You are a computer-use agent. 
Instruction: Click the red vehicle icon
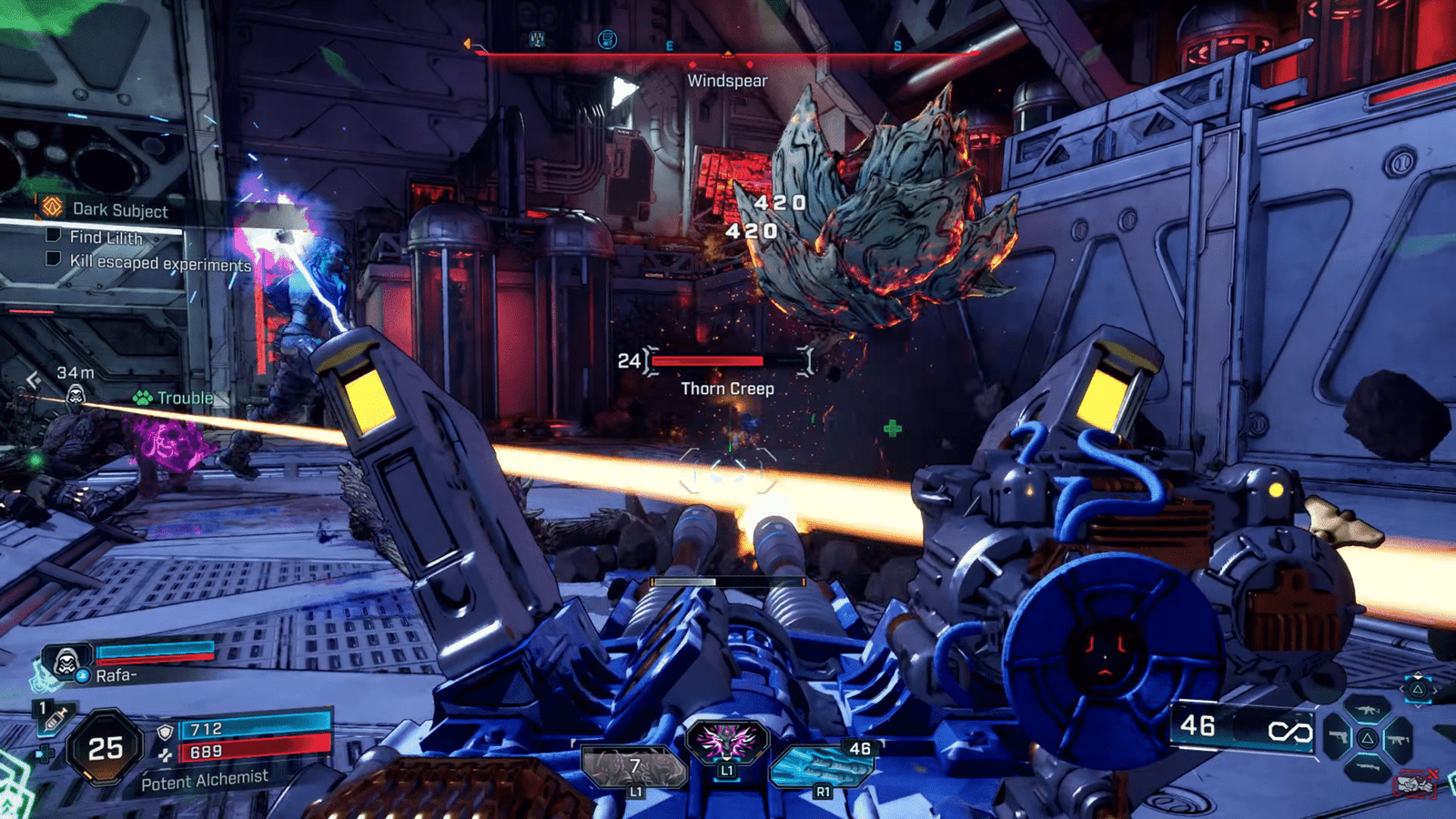(1415, 784)
